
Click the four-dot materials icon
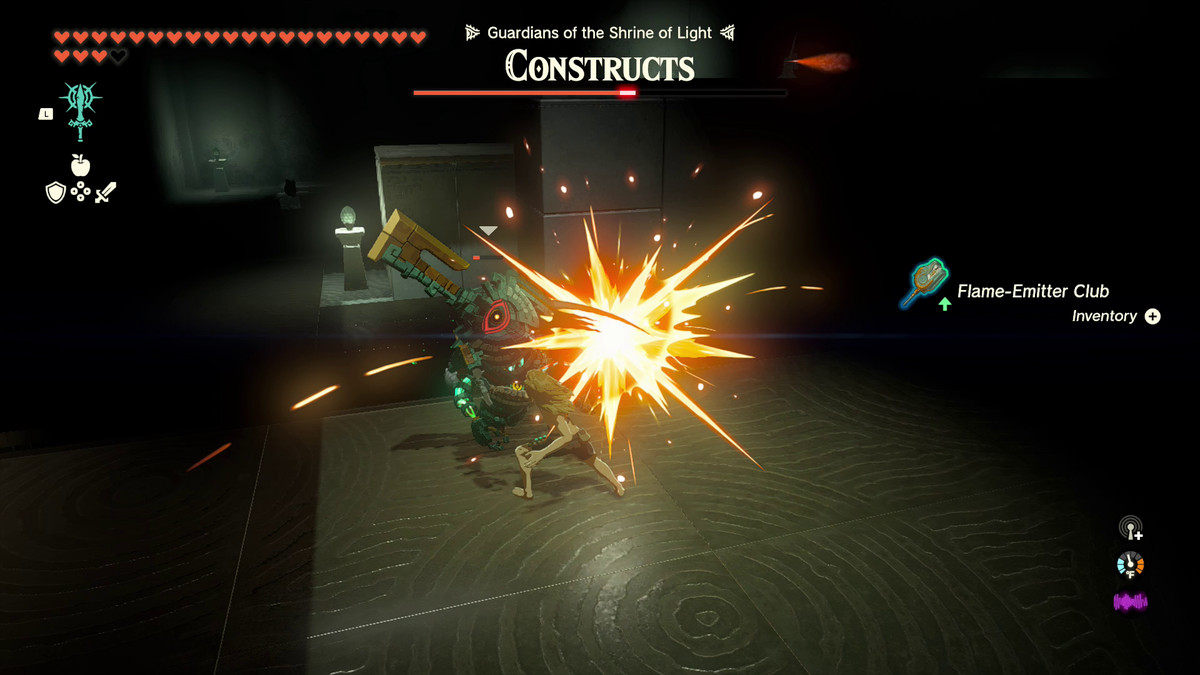(81, 192)
